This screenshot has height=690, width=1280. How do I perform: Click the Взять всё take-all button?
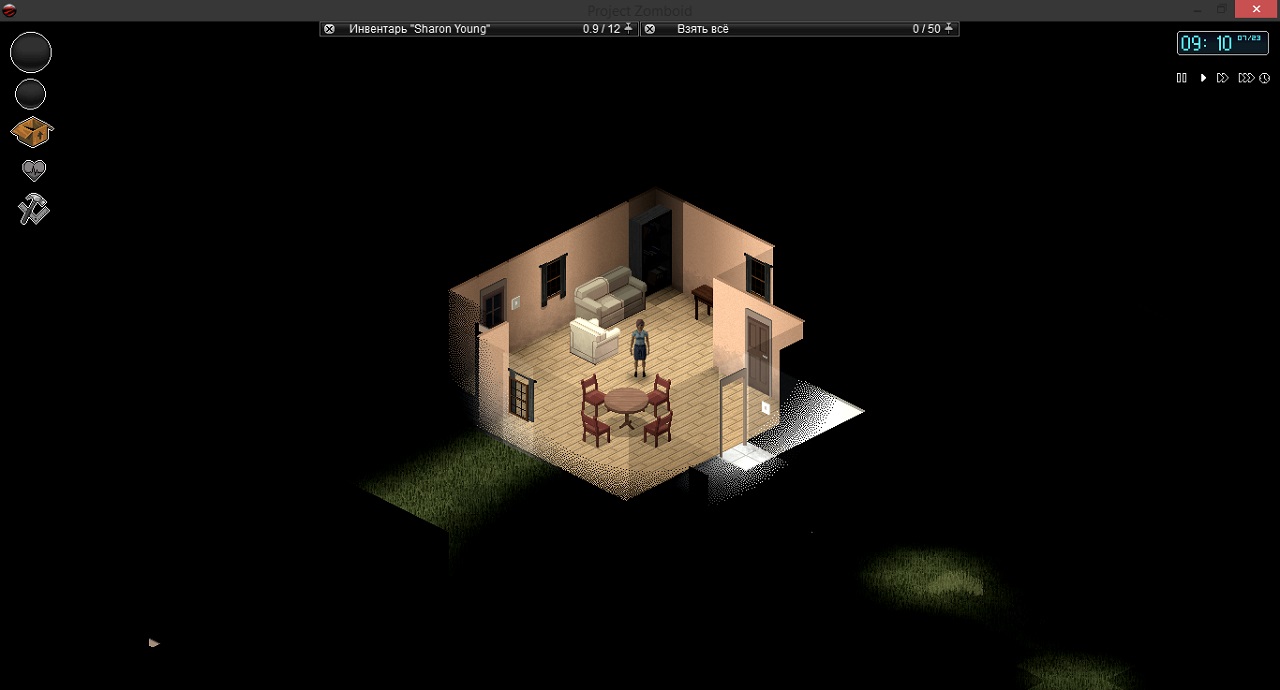click(x=702, y=29)
